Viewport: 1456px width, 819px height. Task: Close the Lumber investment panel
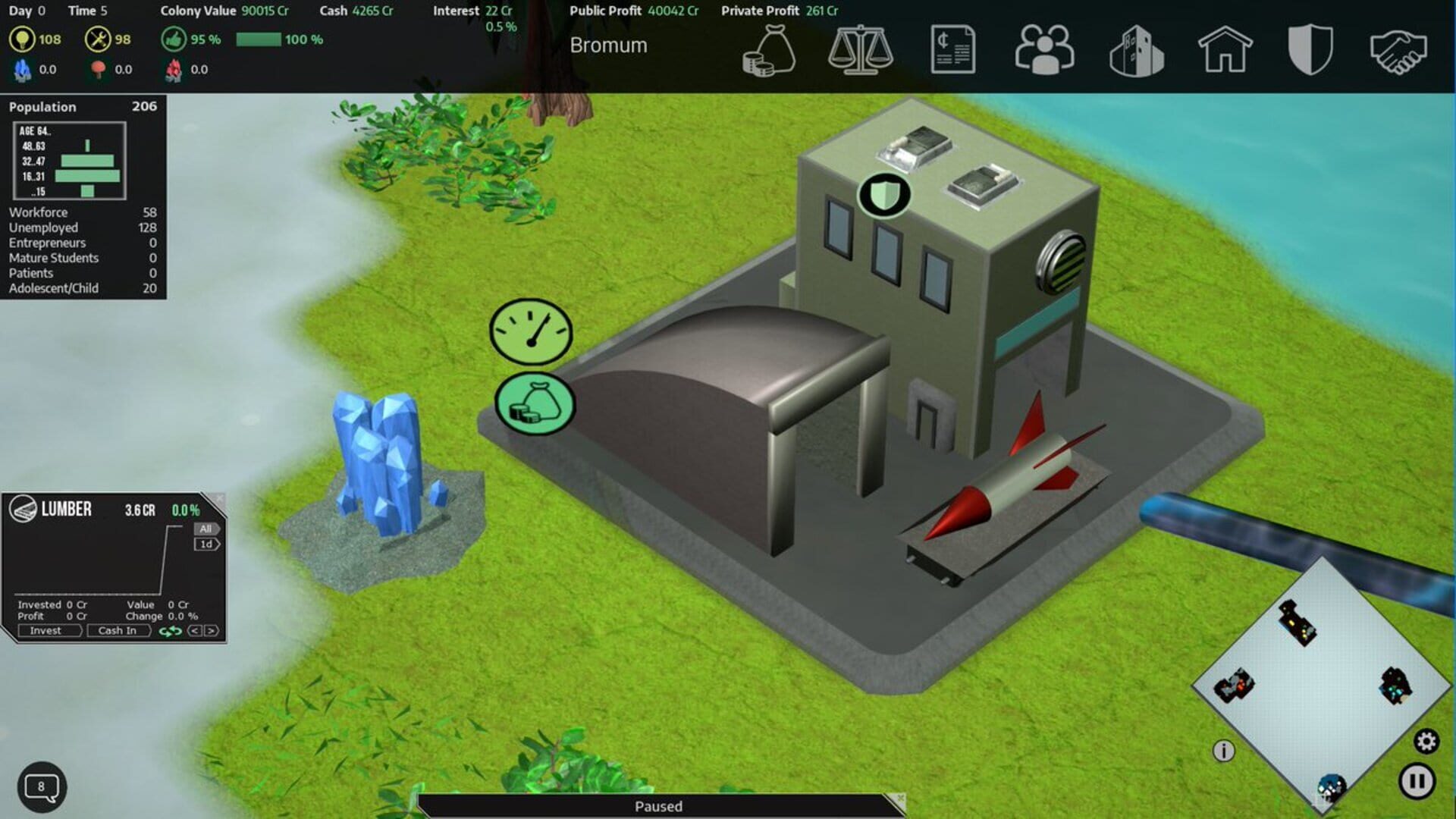[219, 498]
